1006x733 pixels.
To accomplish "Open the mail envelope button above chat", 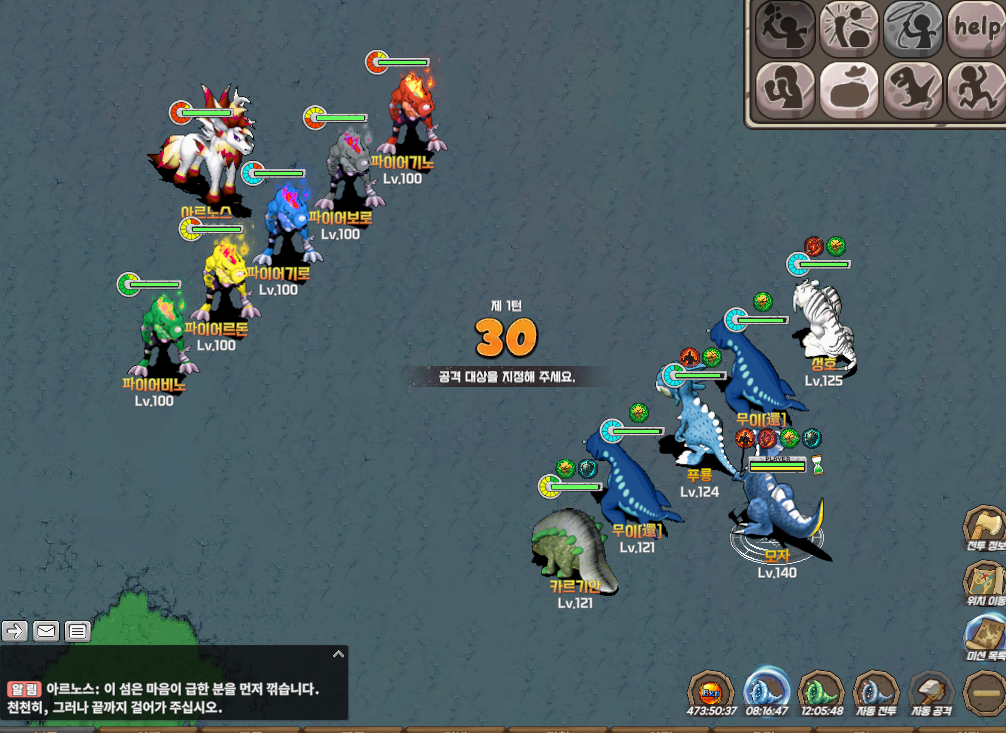I will 46,631.
